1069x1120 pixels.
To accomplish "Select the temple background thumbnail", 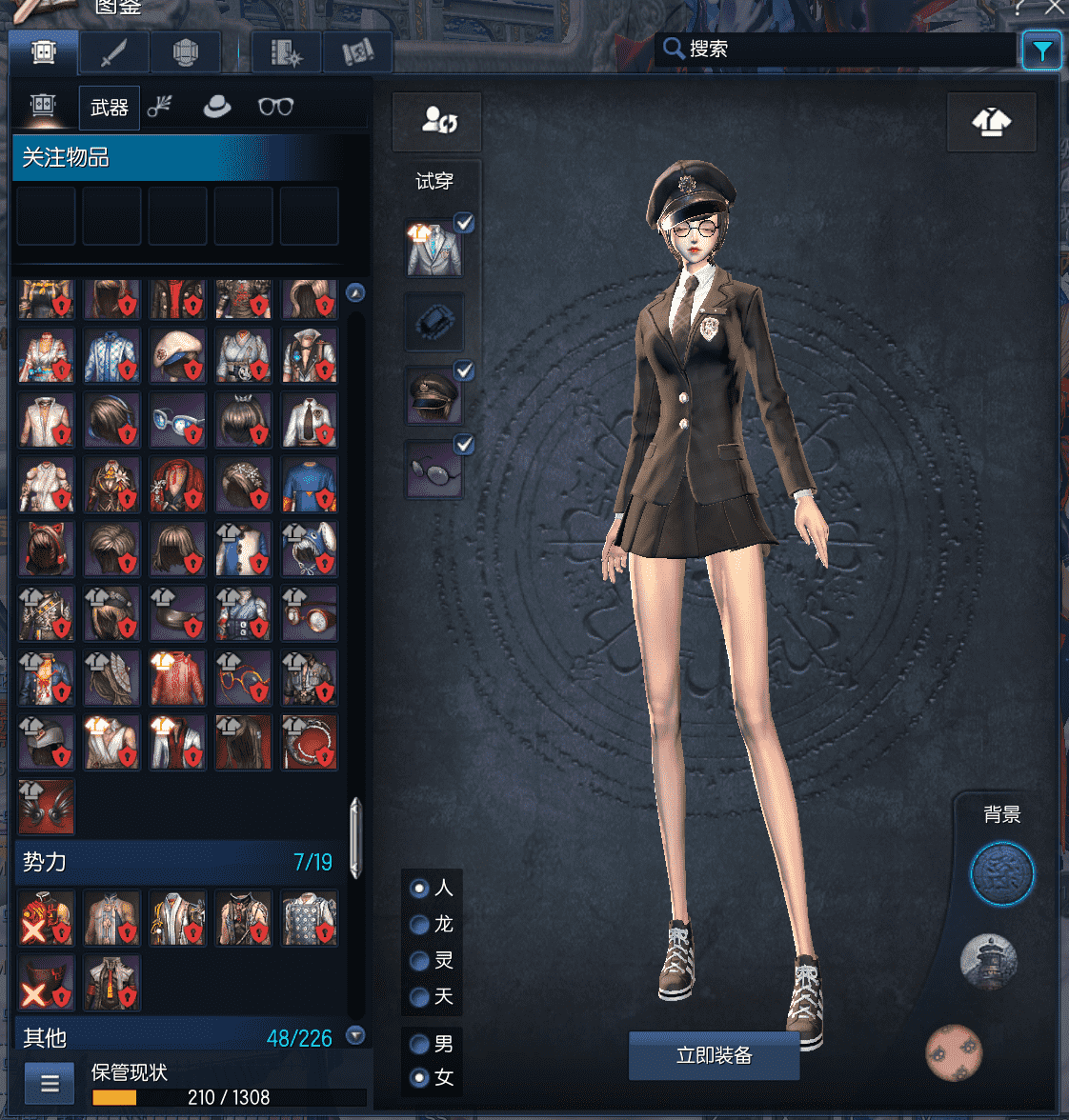I will [988, 962].
